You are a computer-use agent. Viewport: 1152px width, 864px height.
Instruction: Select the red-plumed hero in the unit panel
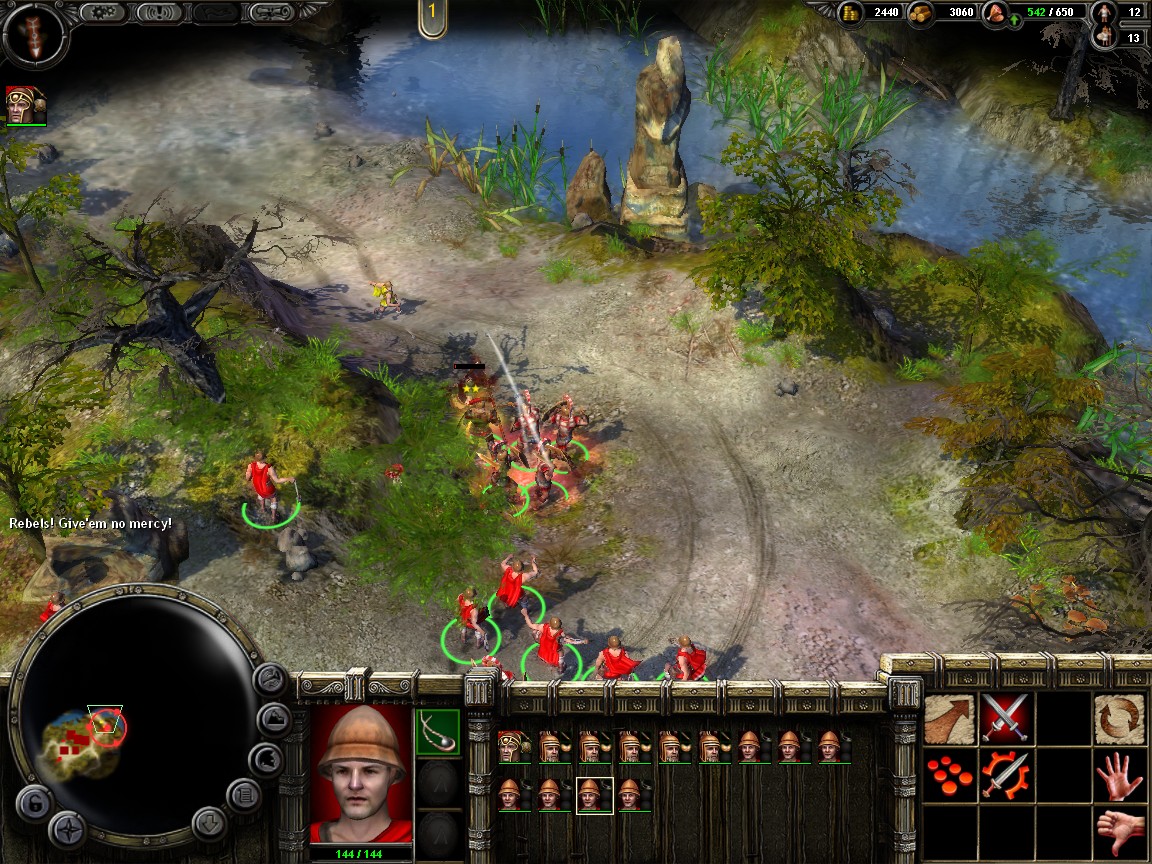(513, 746)
